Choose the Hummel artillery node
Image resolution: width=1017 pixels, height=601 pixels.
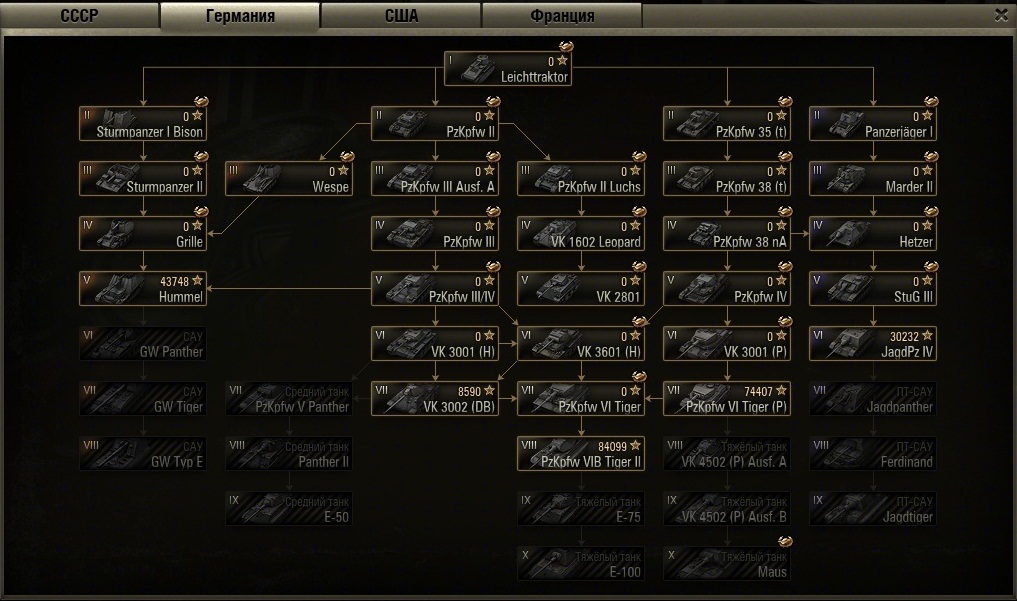click(143, 289)
